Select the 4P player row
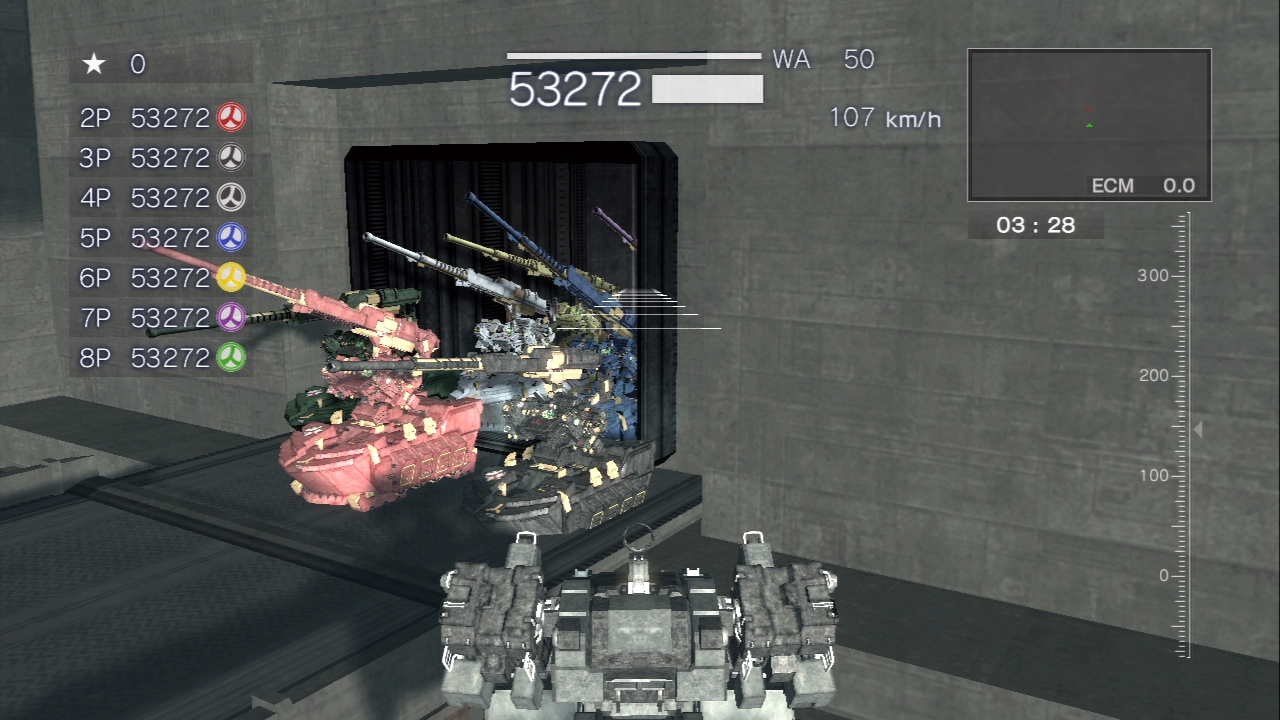Image resolution: width=1280 pixels, height=720 pixels. click(x=160, y=198)
